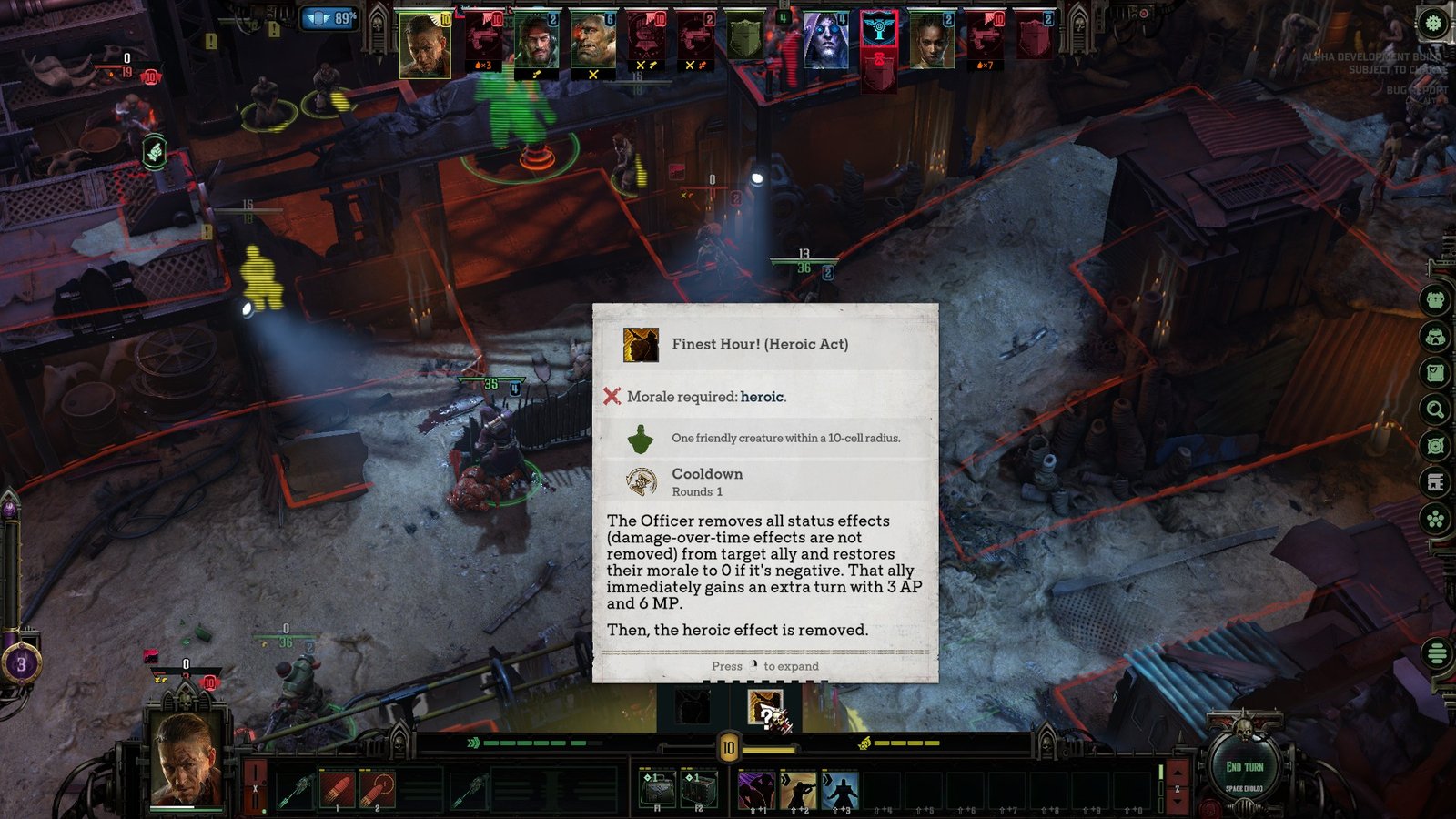Select the +2 aimed shot ability icon
This screenshot has width=1456, height=819.
pos(800,788)
